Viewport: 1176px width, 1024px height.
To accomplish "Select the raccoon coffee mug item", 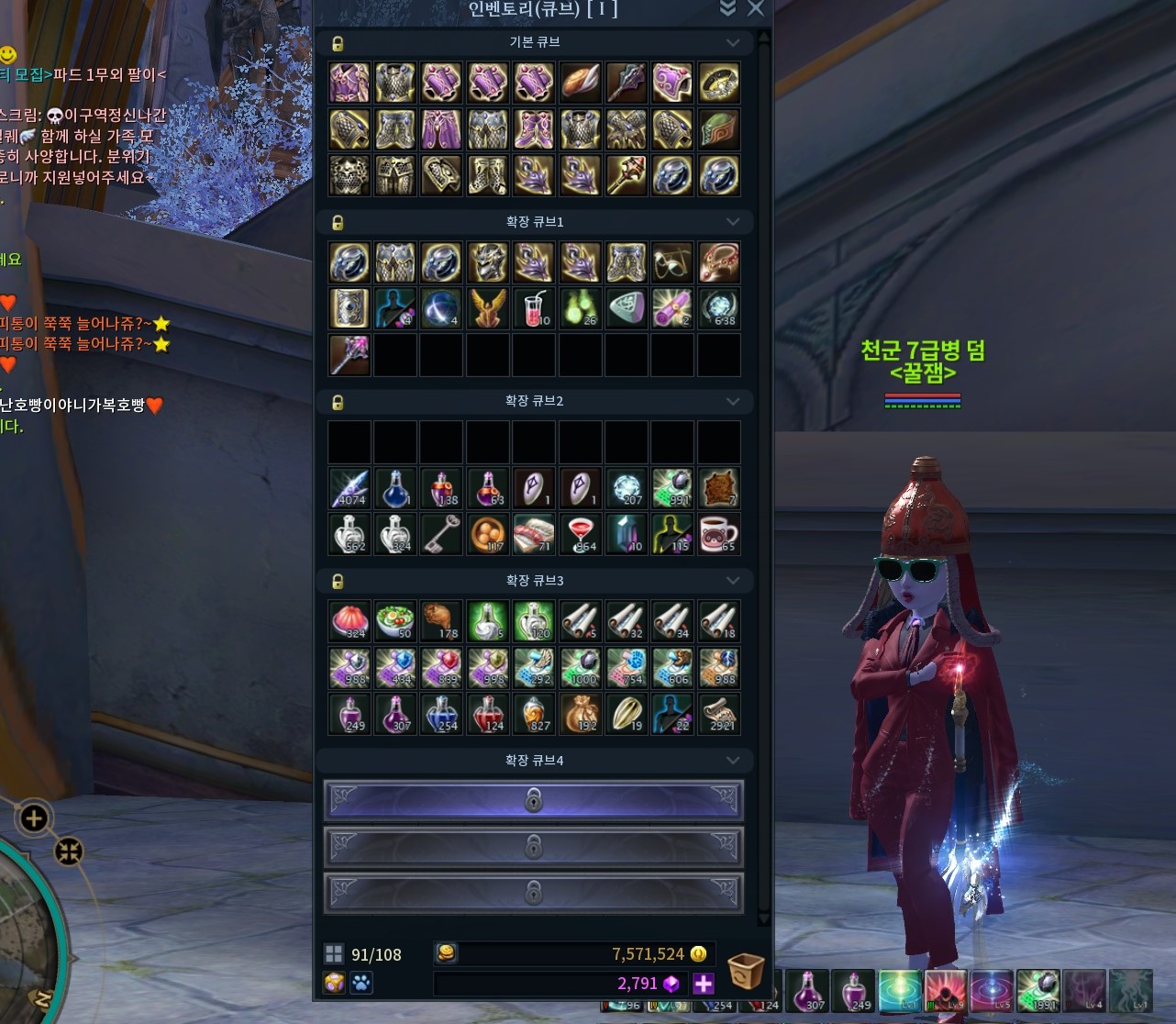I will coord(718,534).
